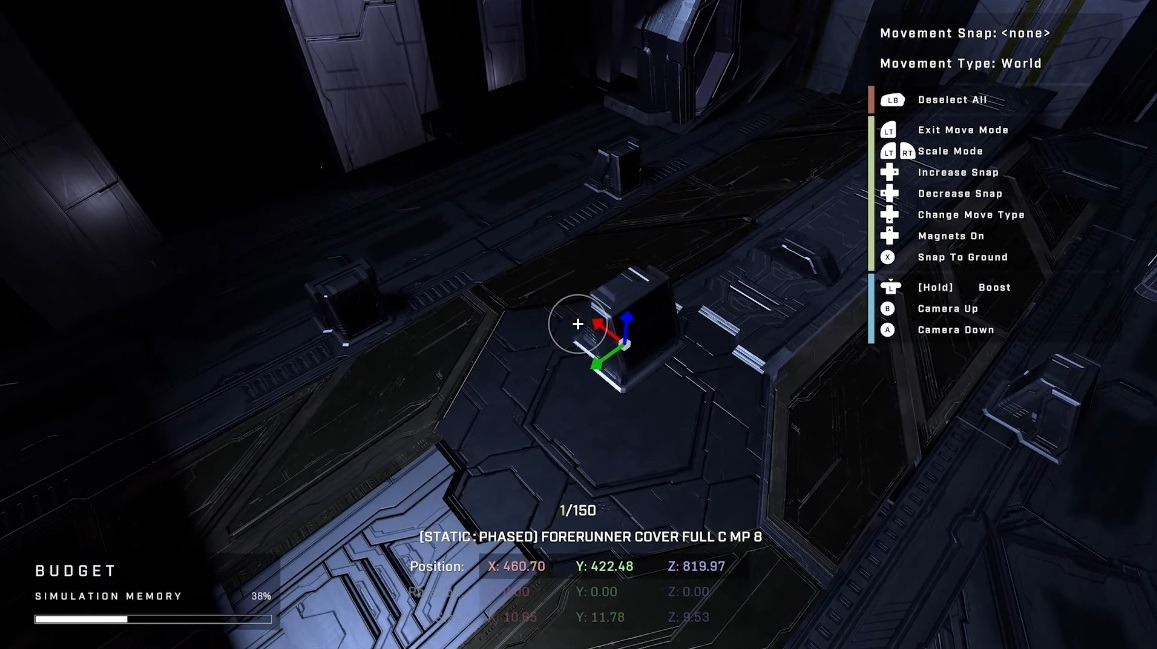Grab the red axis gizmo arrow
The height and width of the screenshot is (649, 1157).
pos(600,324)
